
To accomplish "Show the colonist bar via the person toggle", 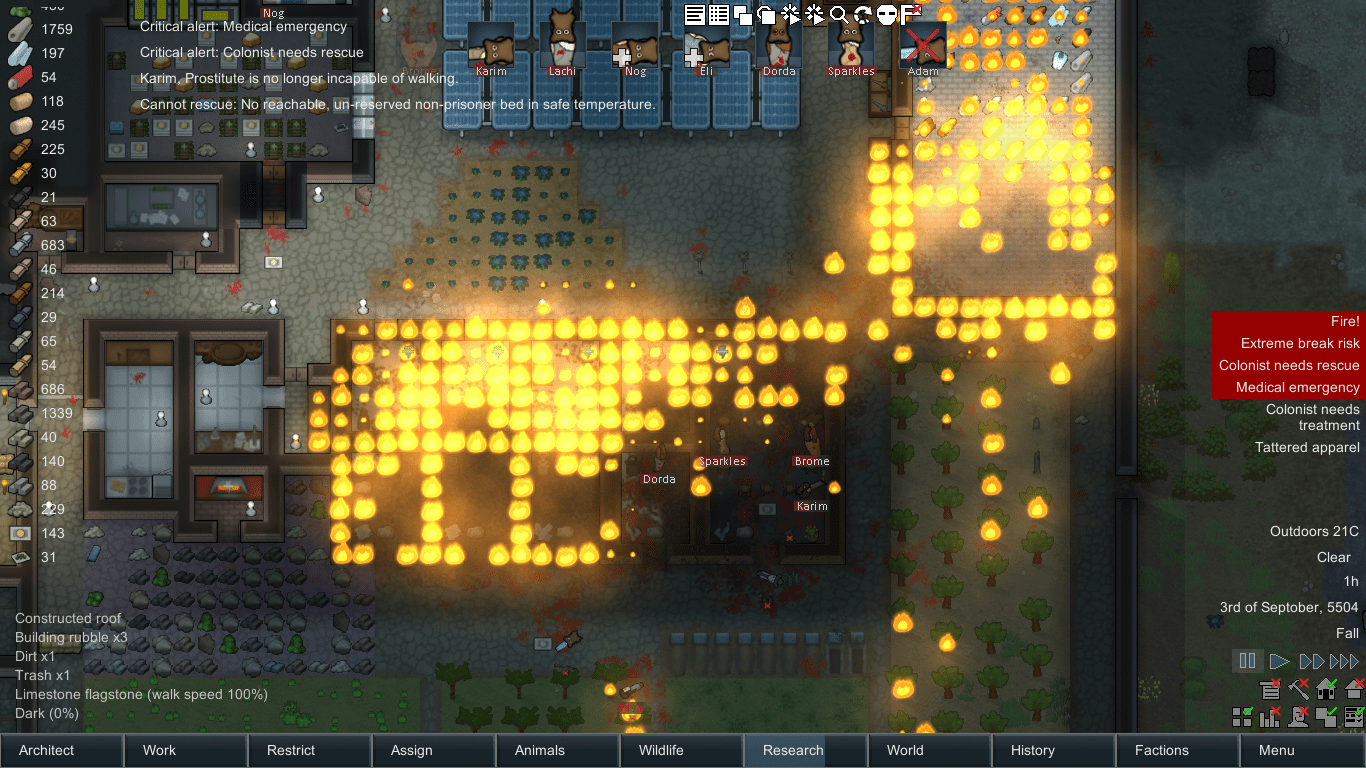I will coord(1298,717).
